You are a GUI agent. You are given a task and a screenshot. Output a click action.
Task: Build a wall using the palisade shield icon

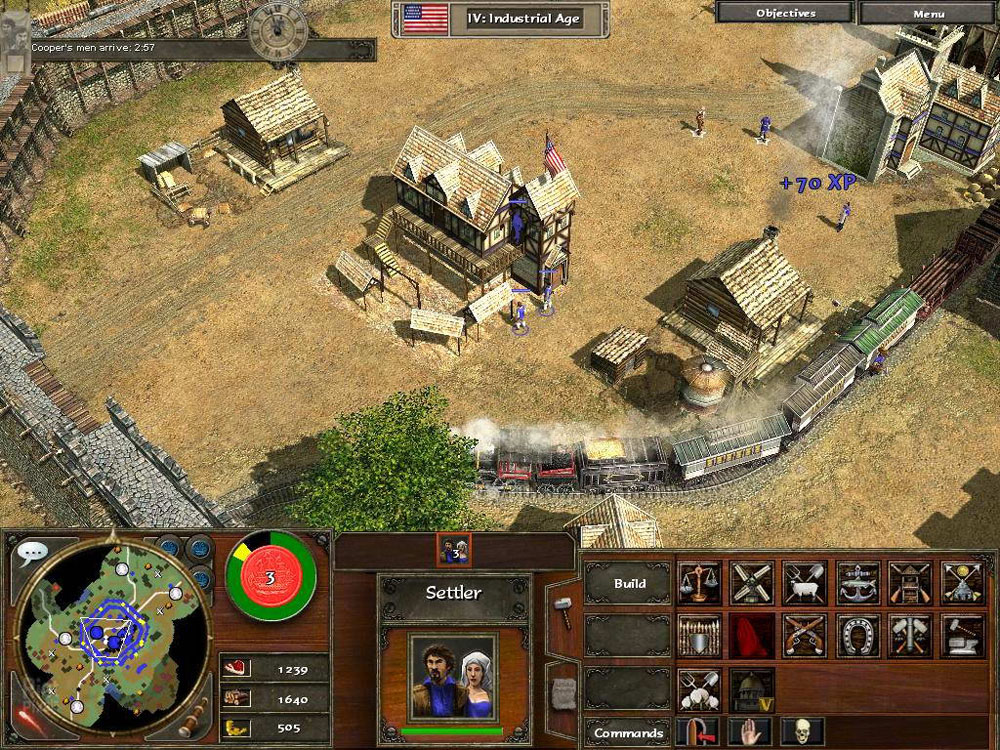[x=699, y=634]
